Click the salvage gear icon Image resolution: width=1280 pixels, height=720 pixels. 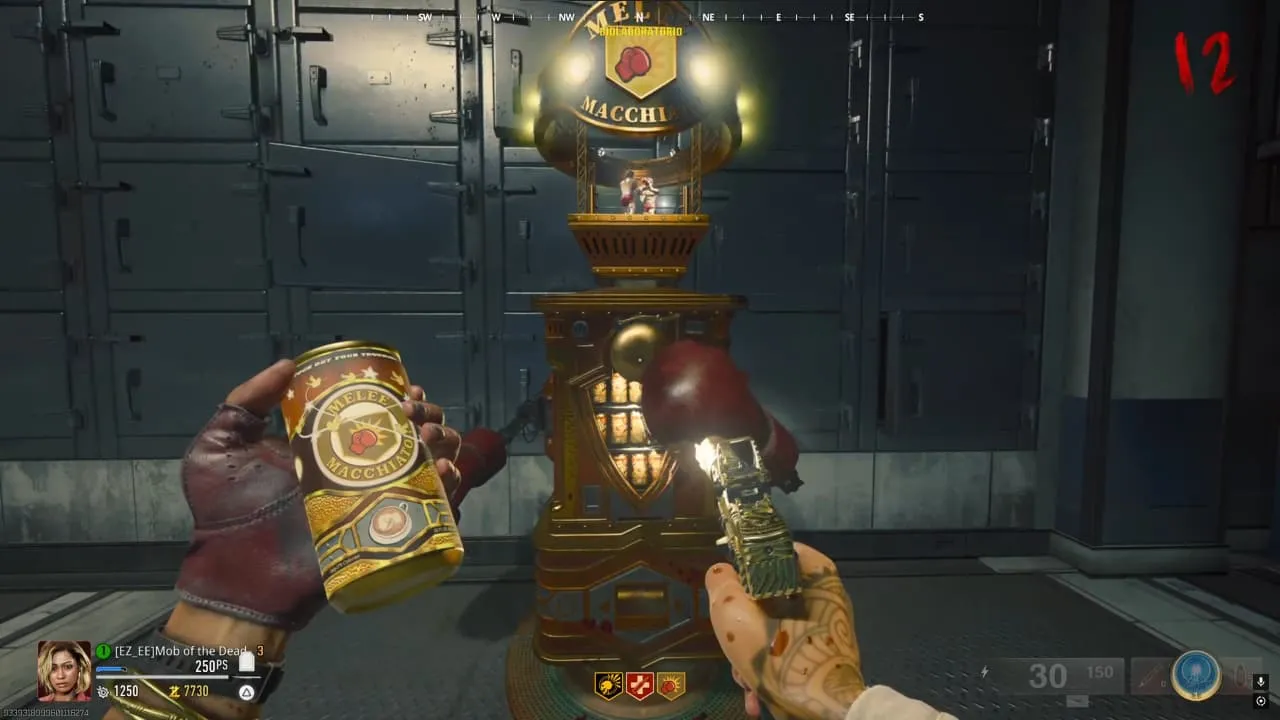(x=102, y=691)
